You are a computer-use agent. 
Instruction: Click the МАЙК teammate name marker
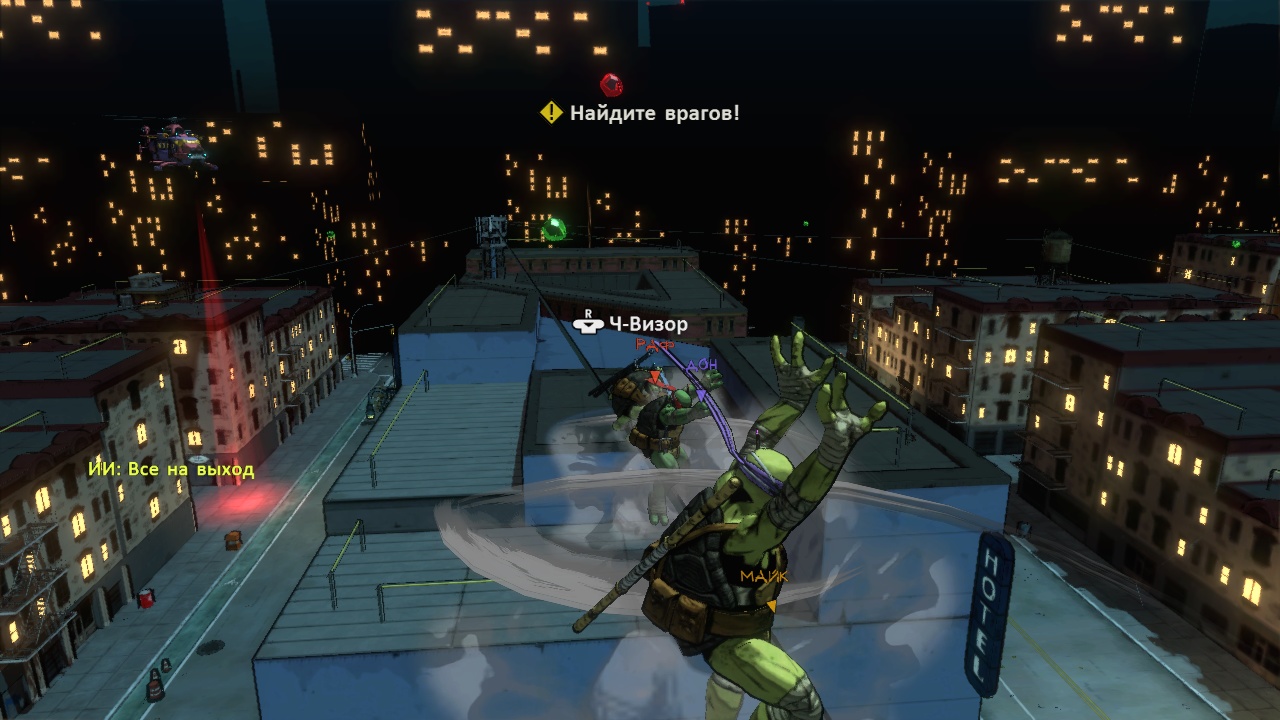(764, 576)
